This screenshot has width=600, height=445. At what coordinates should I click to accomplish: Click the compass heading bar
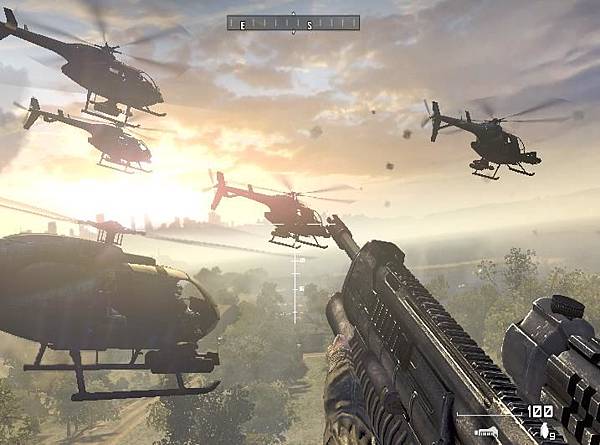point(293,22)
